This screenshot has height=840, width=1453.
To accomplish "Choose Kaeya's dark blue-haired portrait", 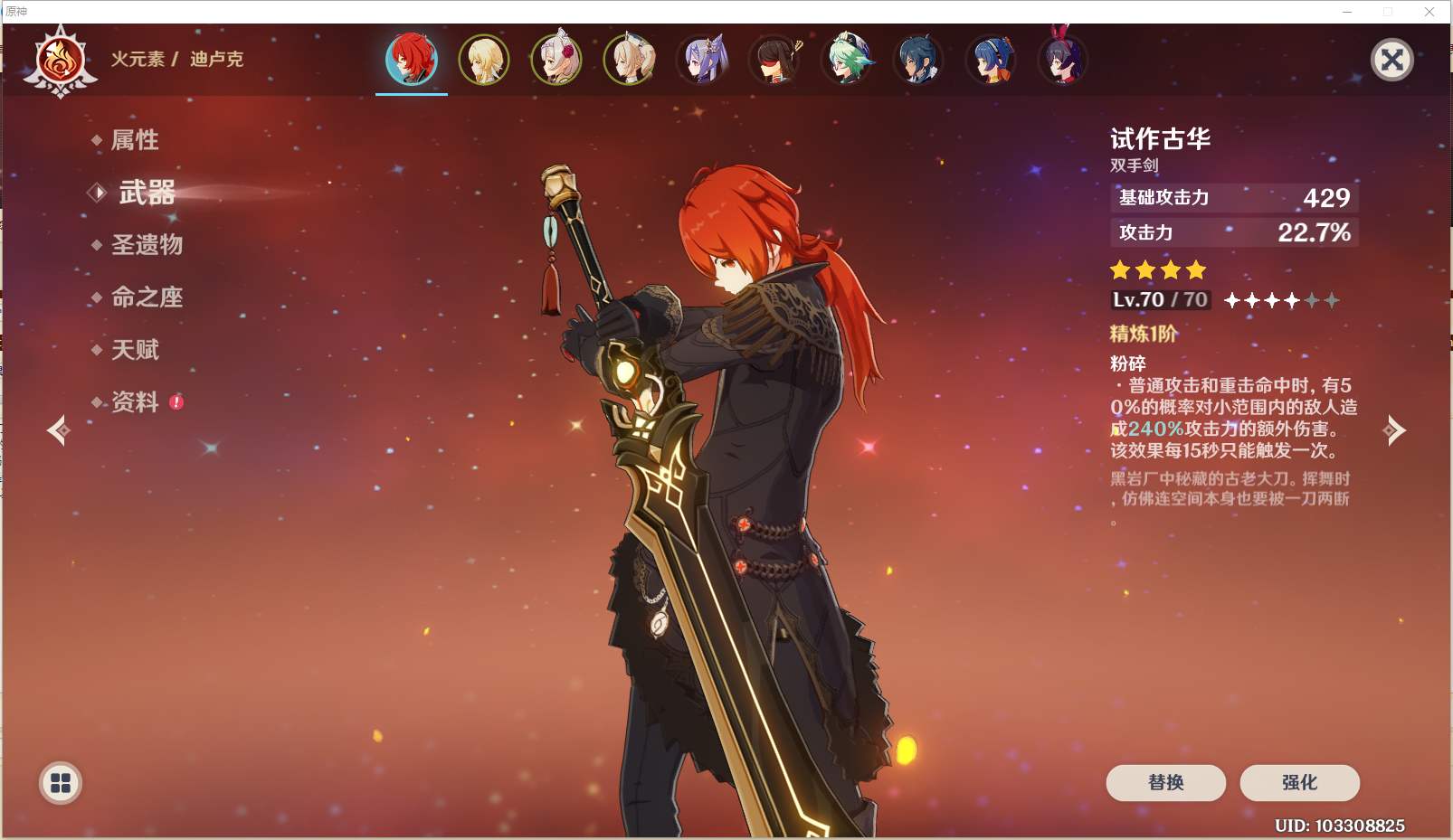I will tap(919, 60).
